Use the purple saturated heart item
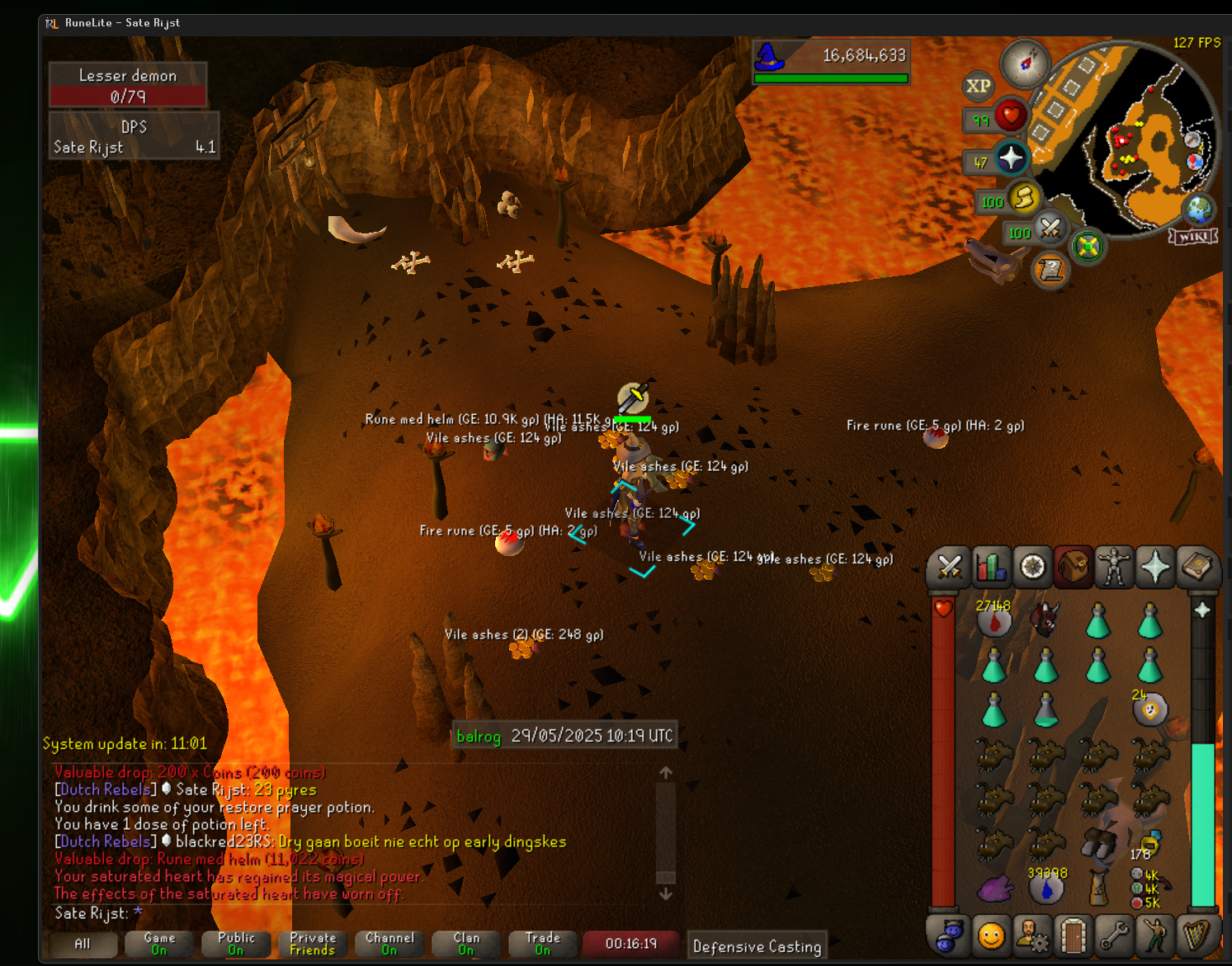 (x=995, y=888)
